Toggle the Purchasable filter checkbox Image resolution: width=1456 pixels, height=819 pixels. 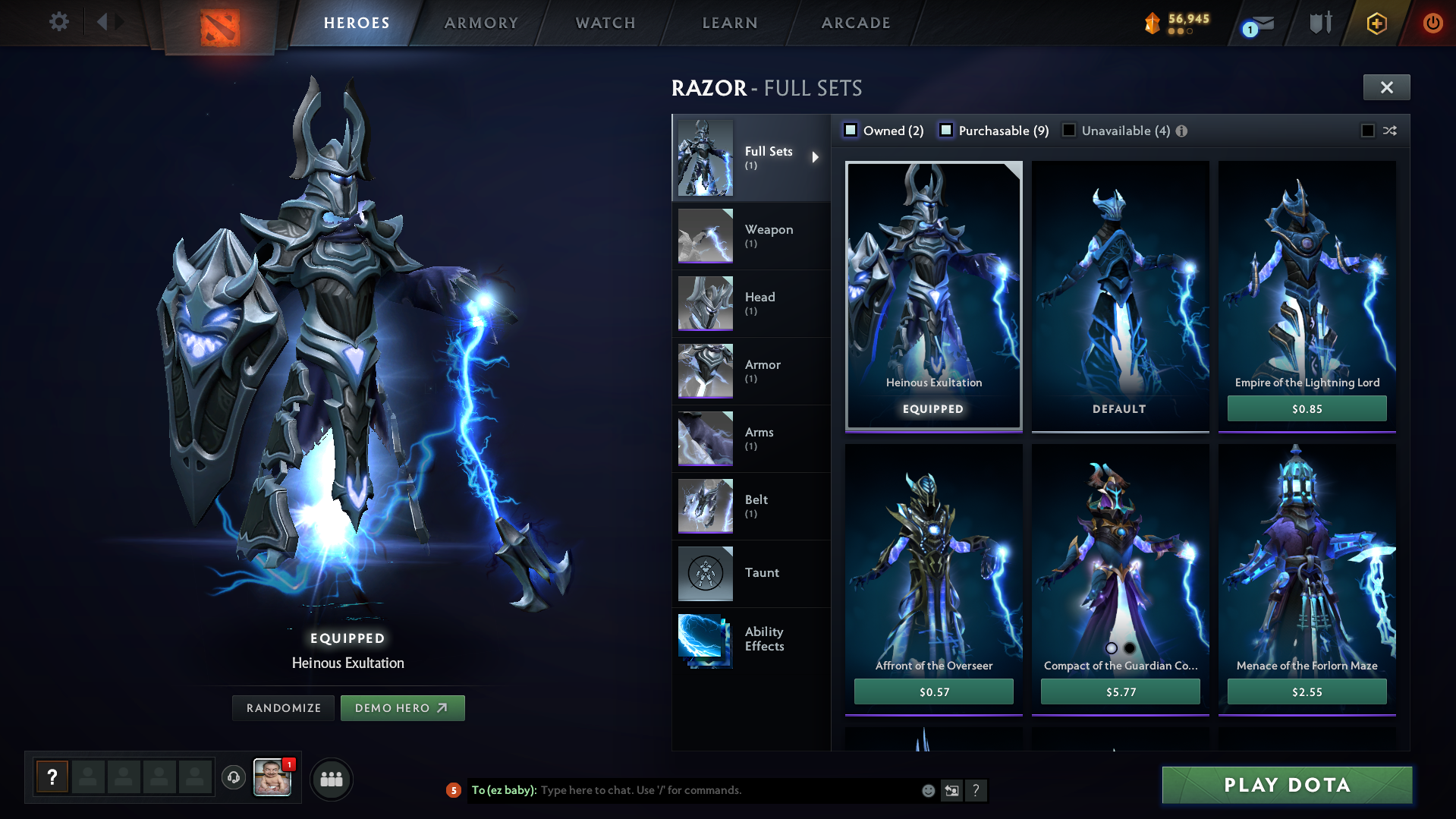pyautogui.click(x=946, y=131)
